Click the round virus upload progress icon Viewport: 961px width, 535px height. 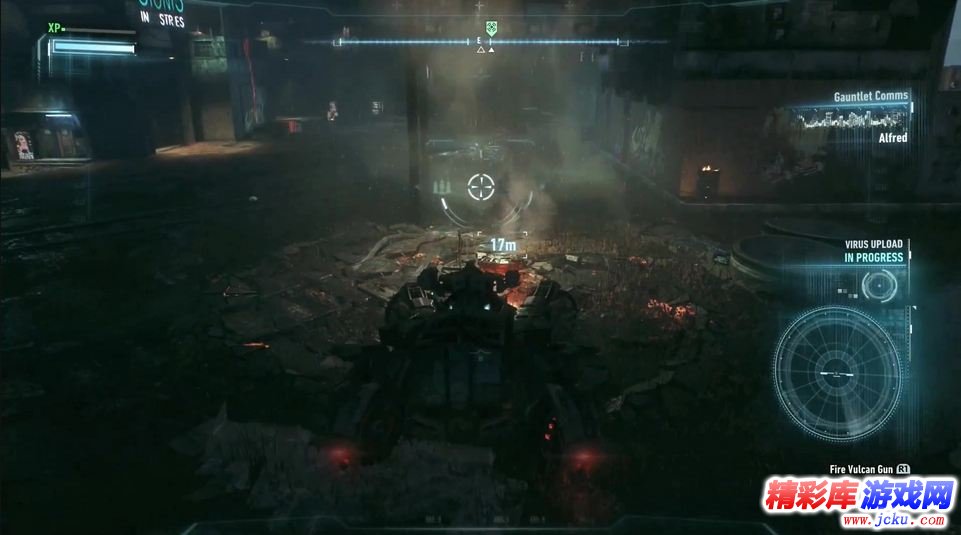coord(879,287)
